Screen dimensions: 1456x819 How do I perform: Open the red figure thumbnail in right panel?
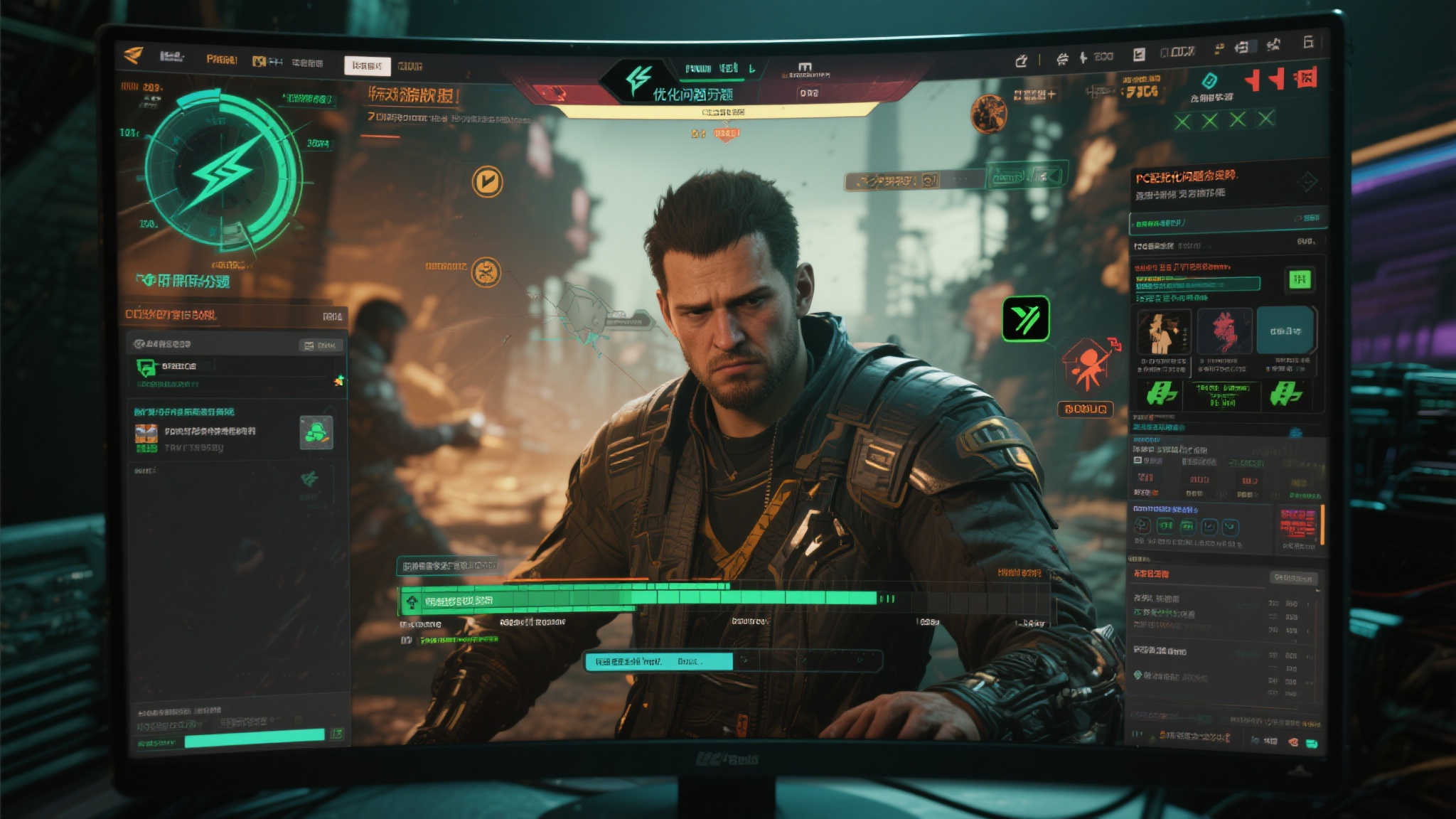(1224, 331)
